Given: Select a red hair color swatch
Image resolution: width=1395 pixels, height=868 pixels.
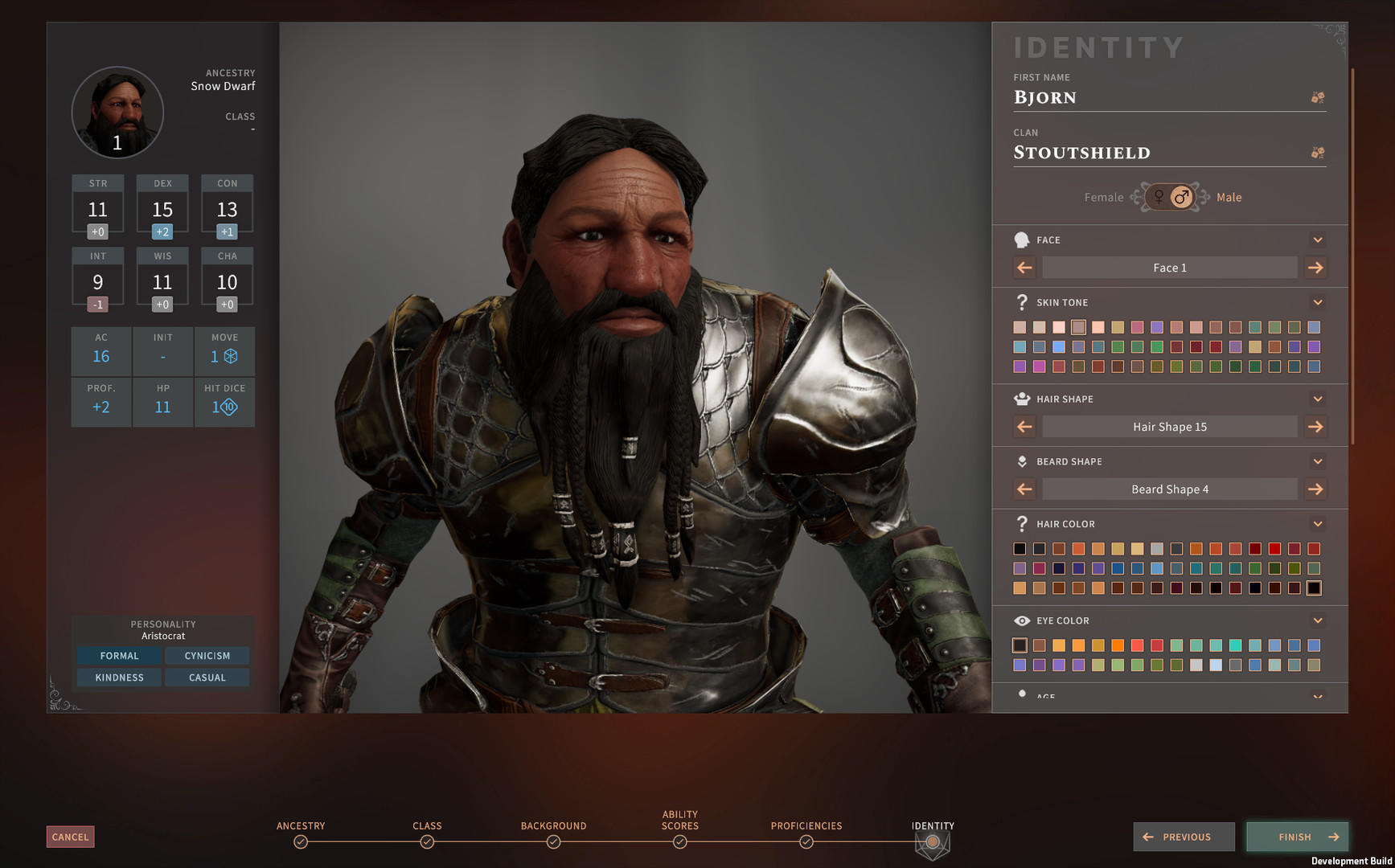Looking at the screenshot, I should (x=1274, y=548).
